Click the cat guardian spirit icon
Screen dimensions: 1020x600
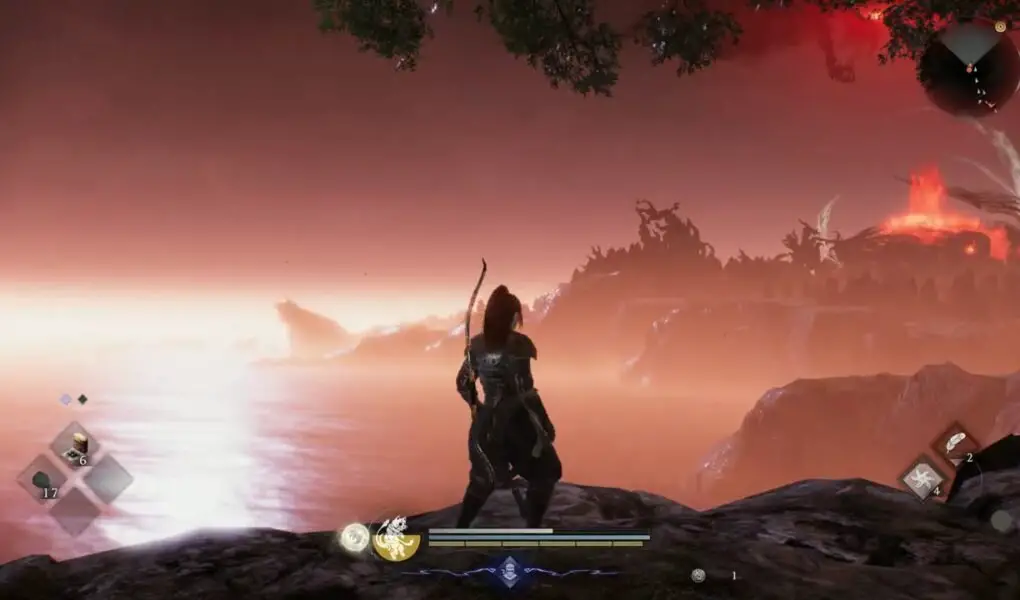tap(397, 539)
